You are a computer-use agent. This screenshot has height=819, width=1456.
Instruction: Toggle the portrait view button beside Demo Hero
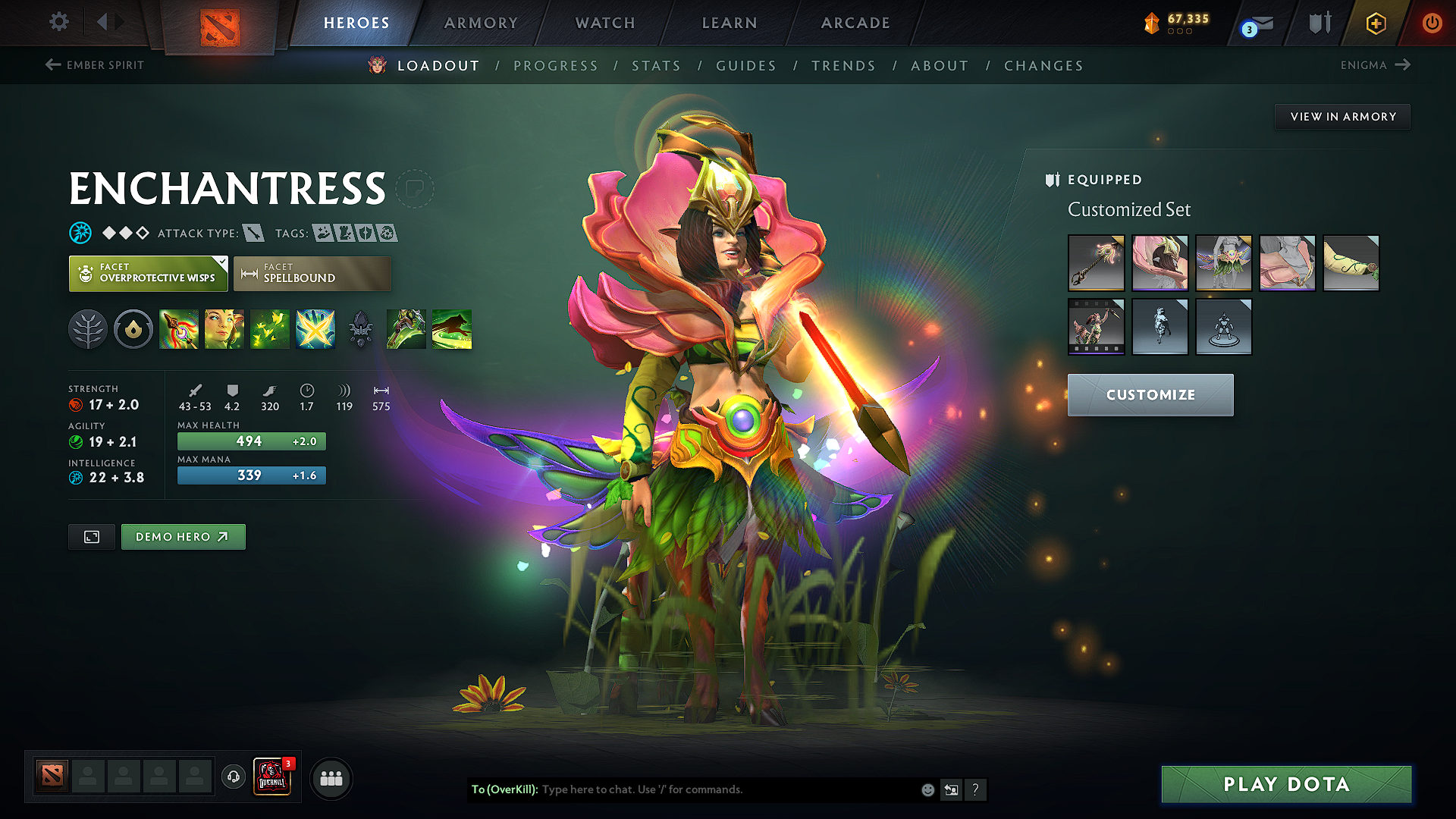pyautogui.click(x=91, y=536)
